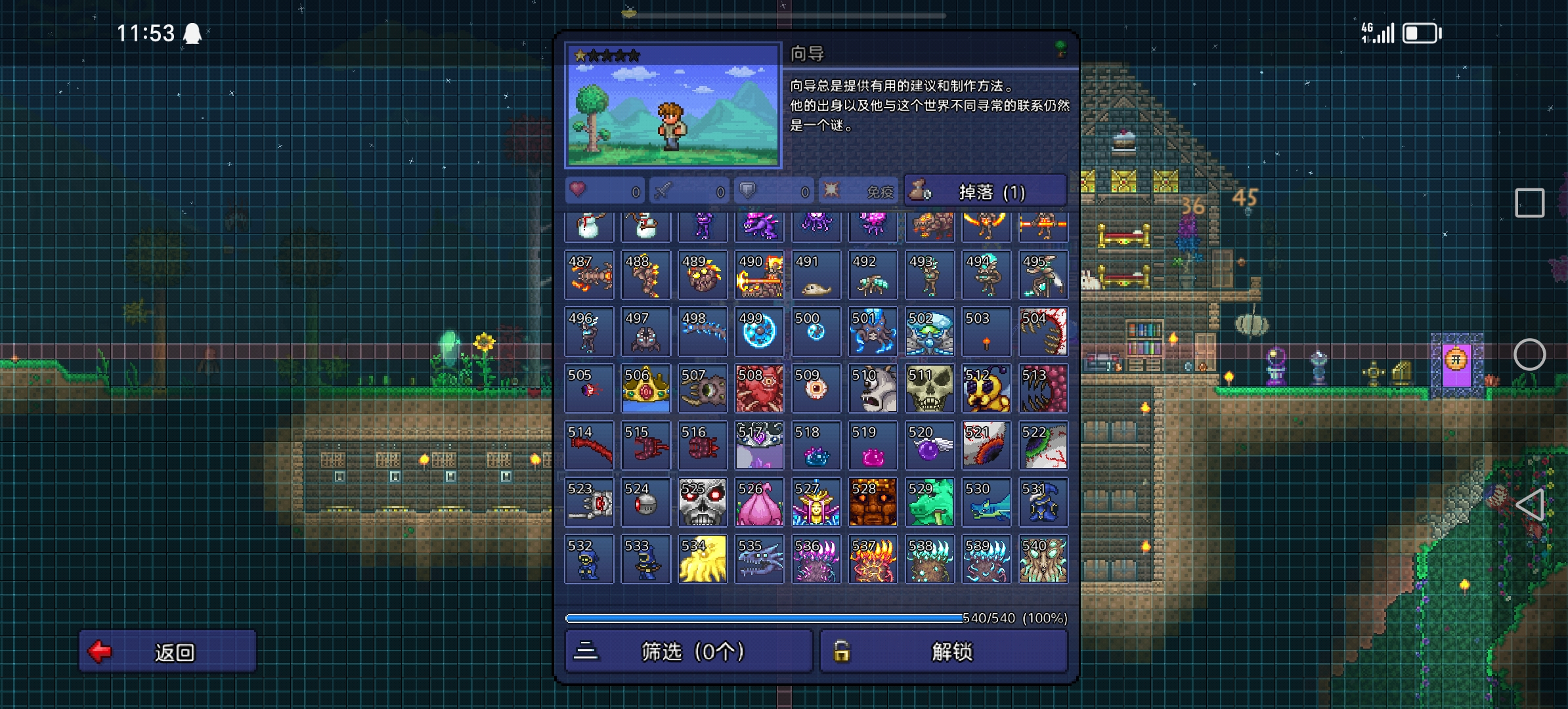Image resolution: width=1568 pixels, height=709 pixels.
Task: Tap the 解锁 unlock button
Action: click(944, 651)
